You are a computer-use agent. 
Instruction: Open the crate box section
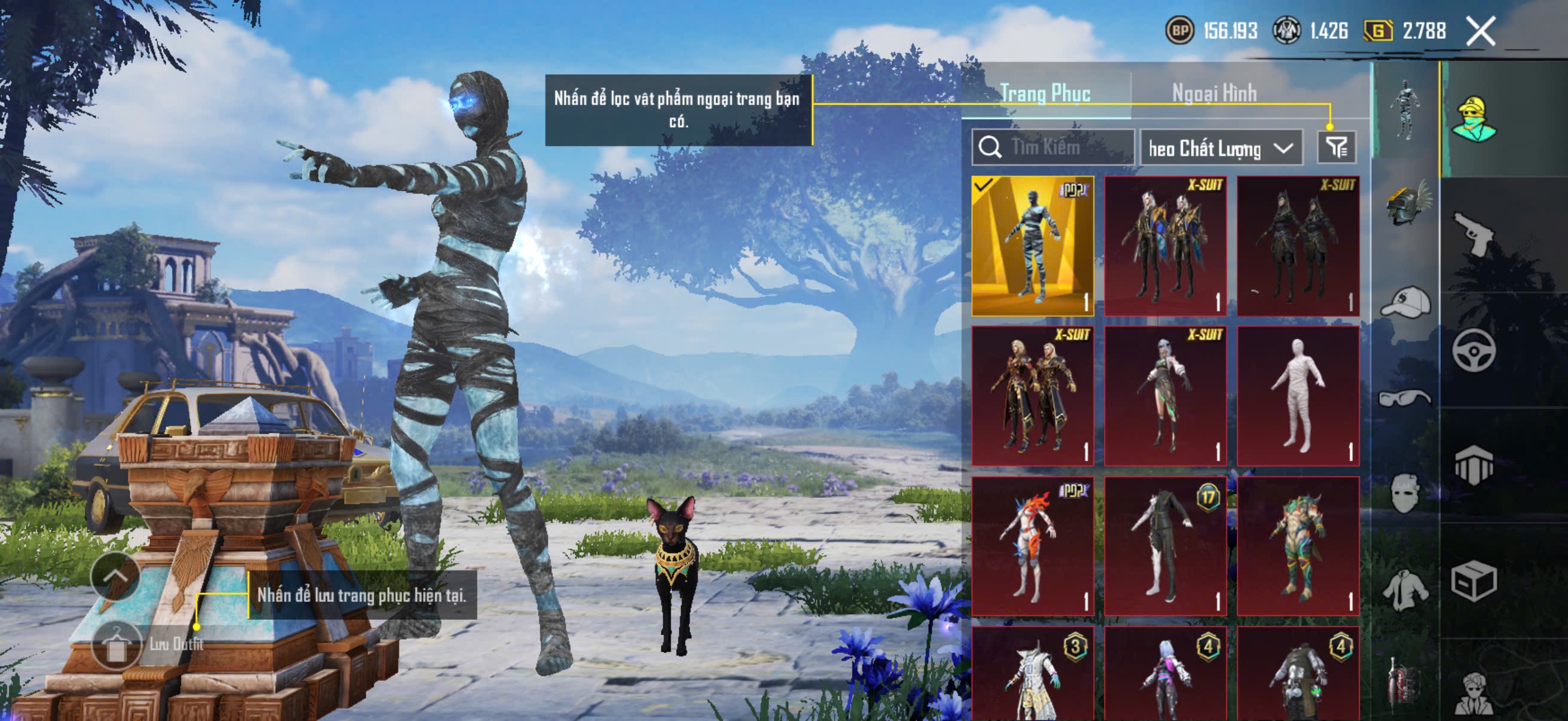(x=1473, y=581)
